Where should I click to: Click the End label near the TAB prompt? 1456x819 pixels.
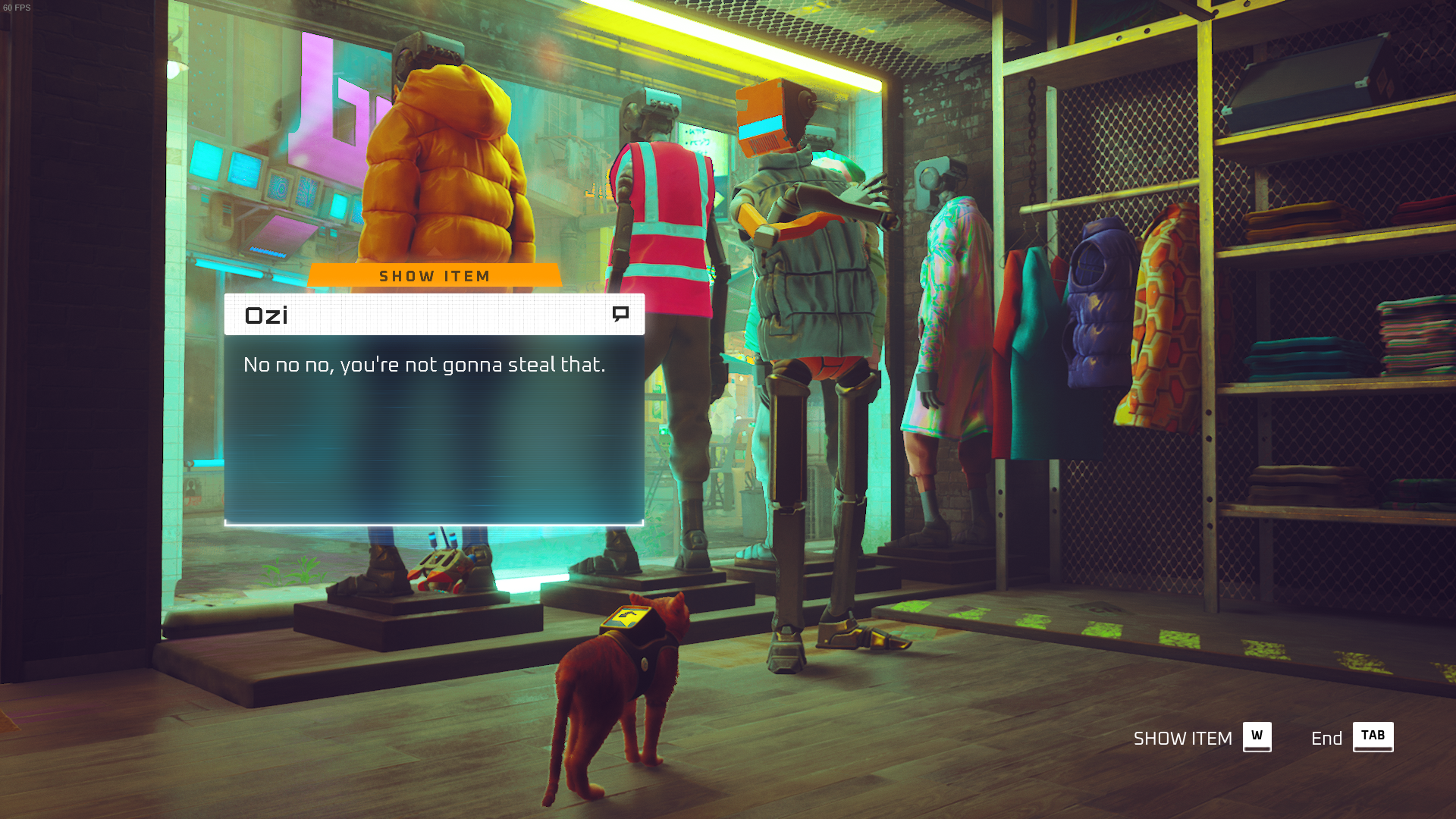1327,738
